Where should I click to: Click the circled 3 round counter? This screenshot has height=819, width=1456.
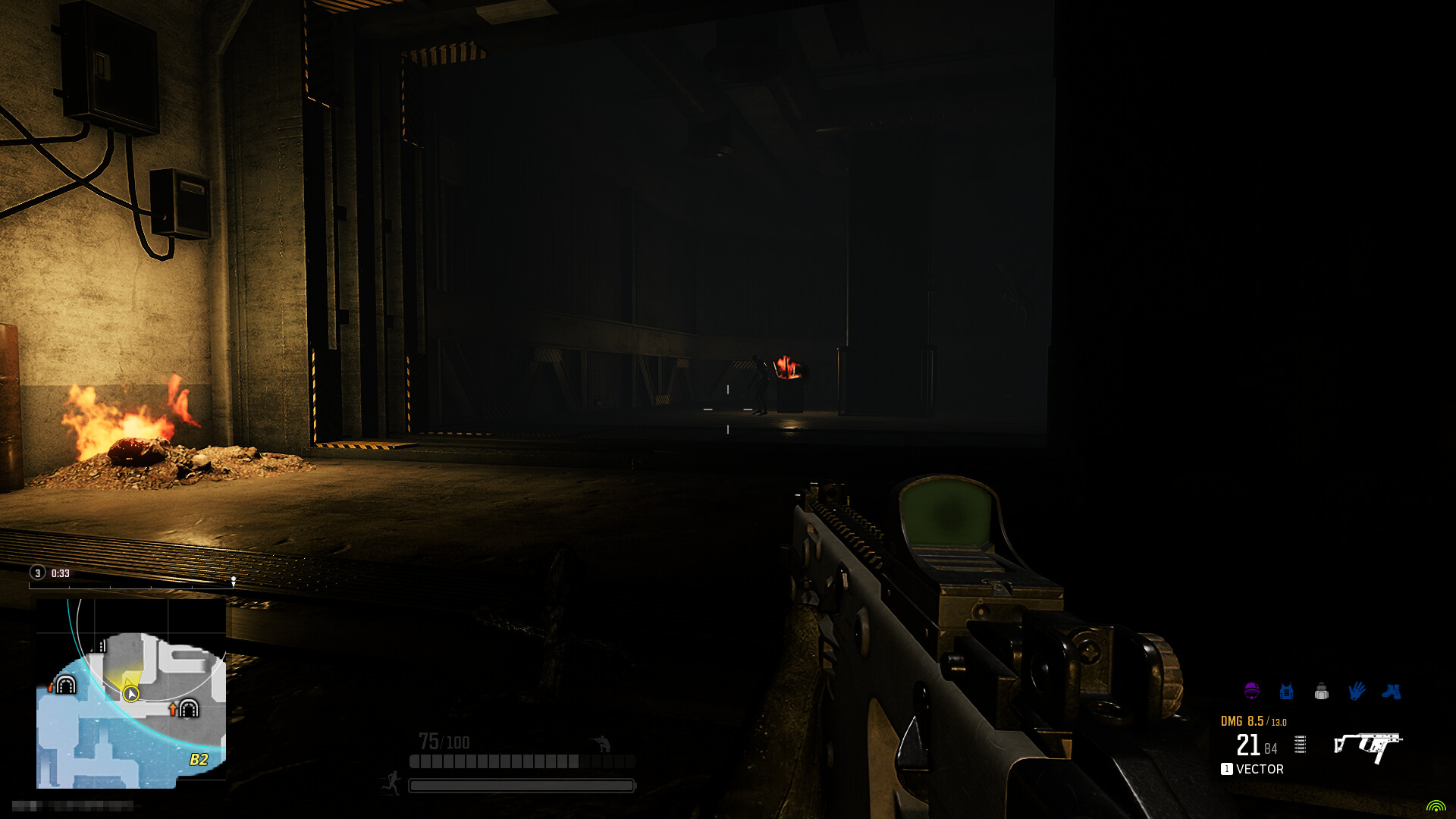coord(36,573)
